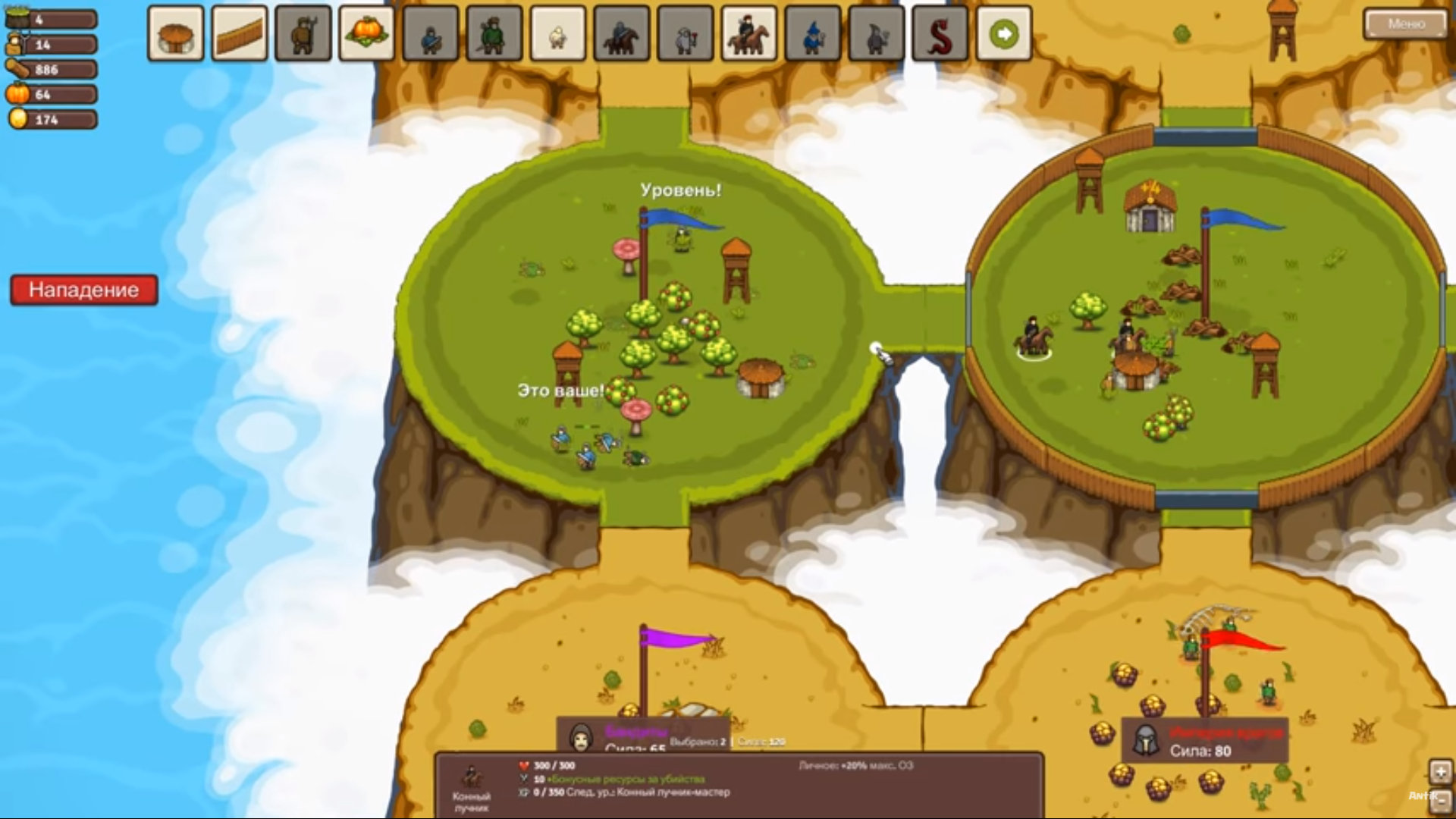Screen dimensions: 1456x819
Task: Click the green arrow next-page button
Action: (1004, 34)
